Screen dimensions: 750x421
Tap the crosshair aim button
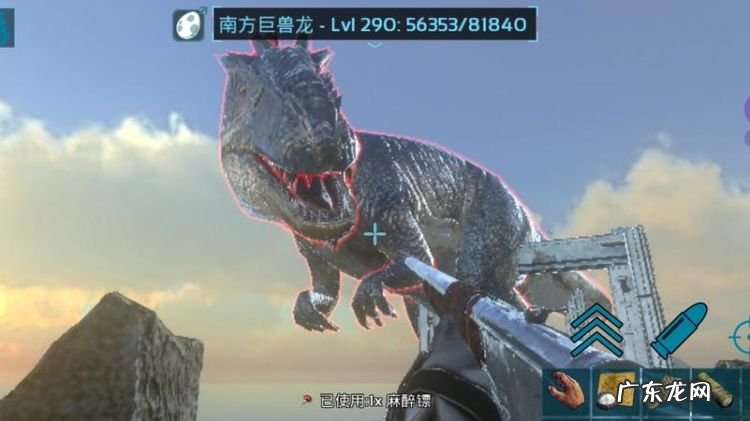coord(742,334)
